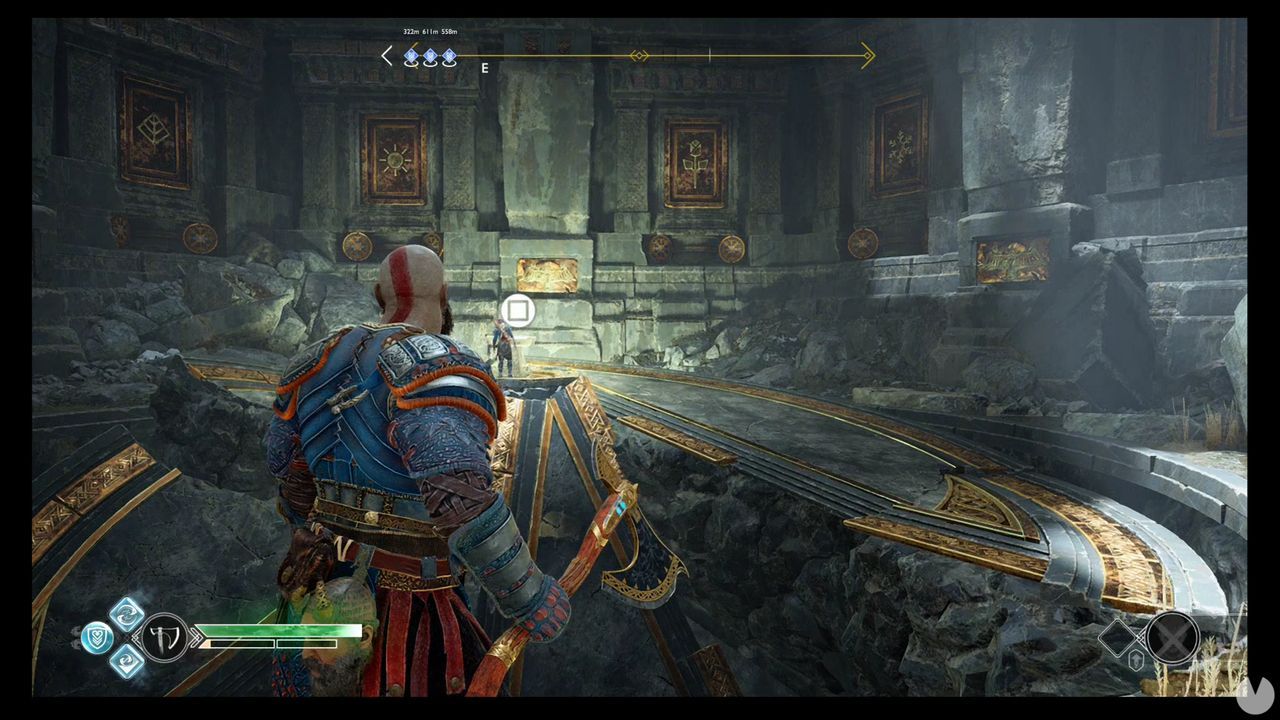The image size is (1280, 720).
Task: Expand the left compass chevron
Action: point(386,55)
